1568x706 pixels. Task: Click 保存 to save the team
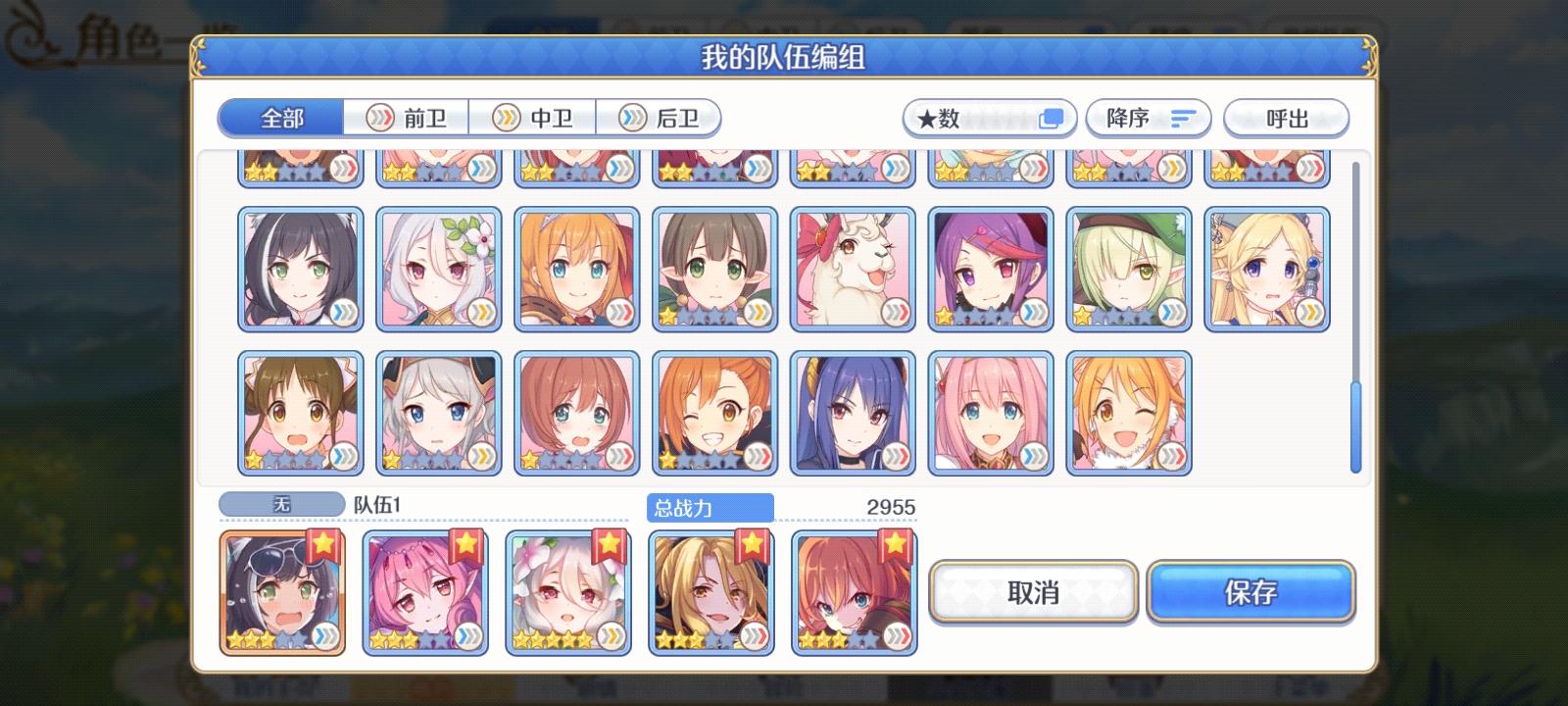tap(1251, 592)
